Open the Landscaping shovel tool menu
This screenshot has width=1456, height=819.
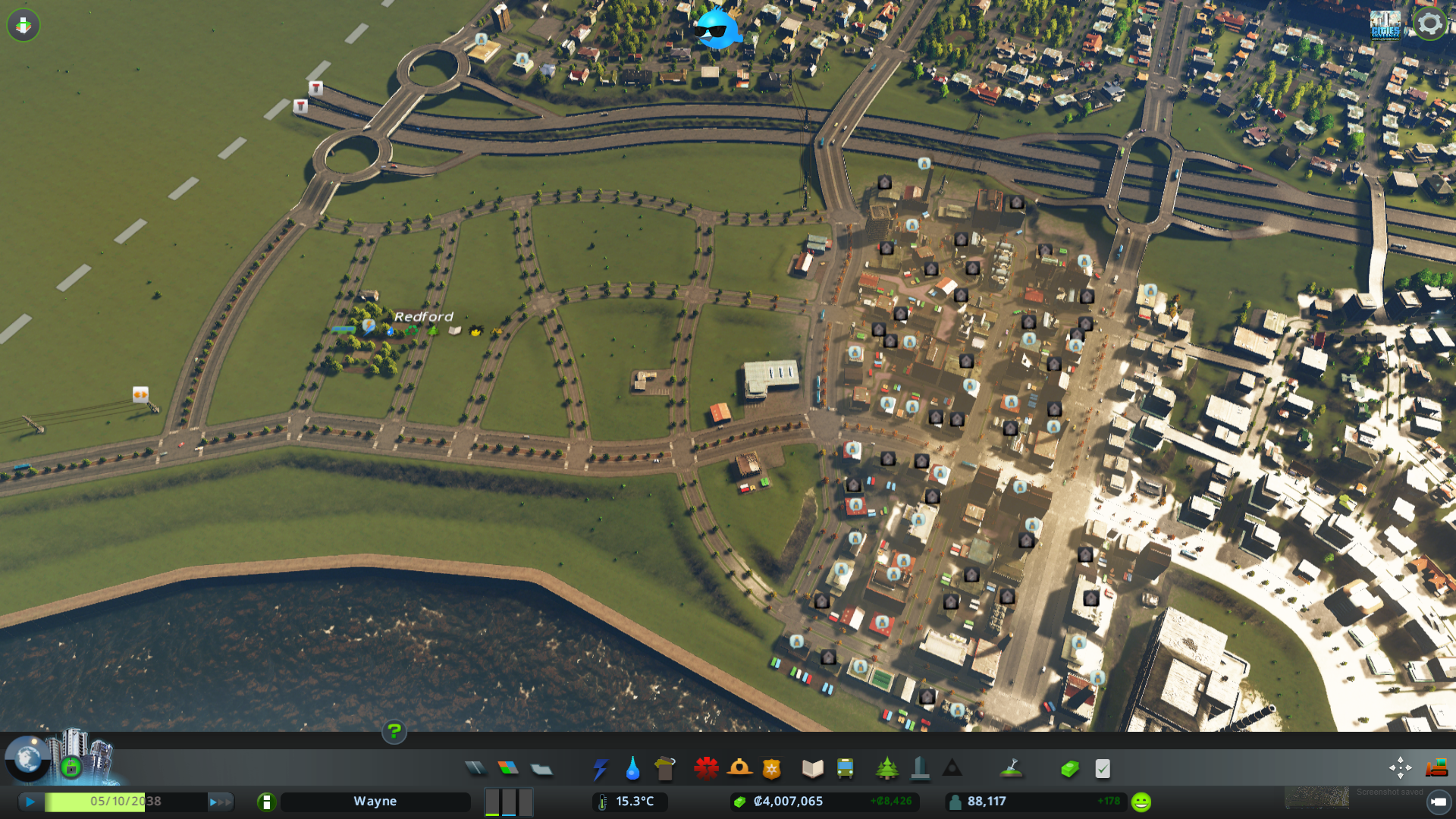coord(1012,768)
